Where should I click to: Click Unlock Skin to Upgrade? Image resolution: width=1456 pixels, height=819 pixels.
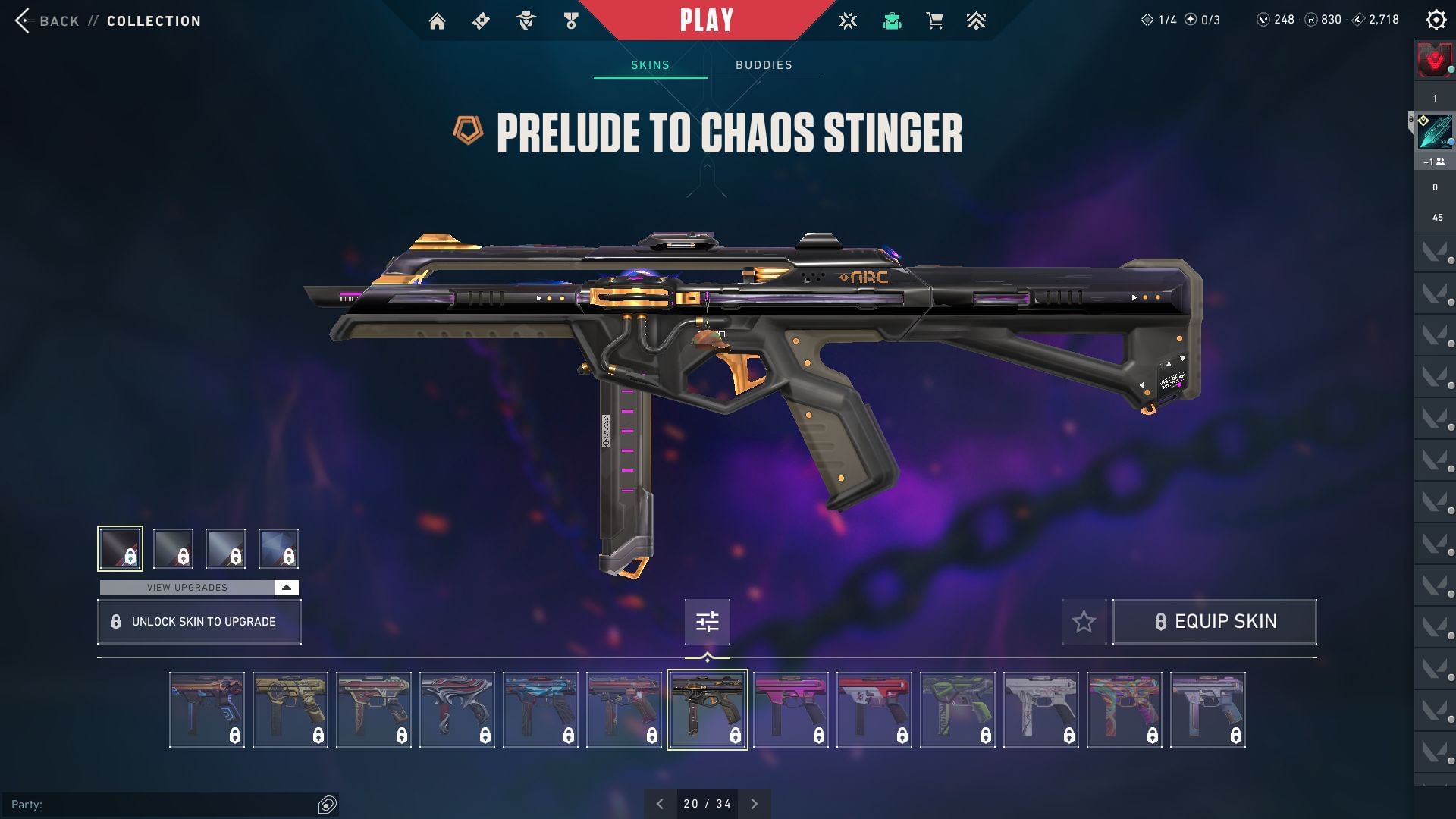coord(199,622)
